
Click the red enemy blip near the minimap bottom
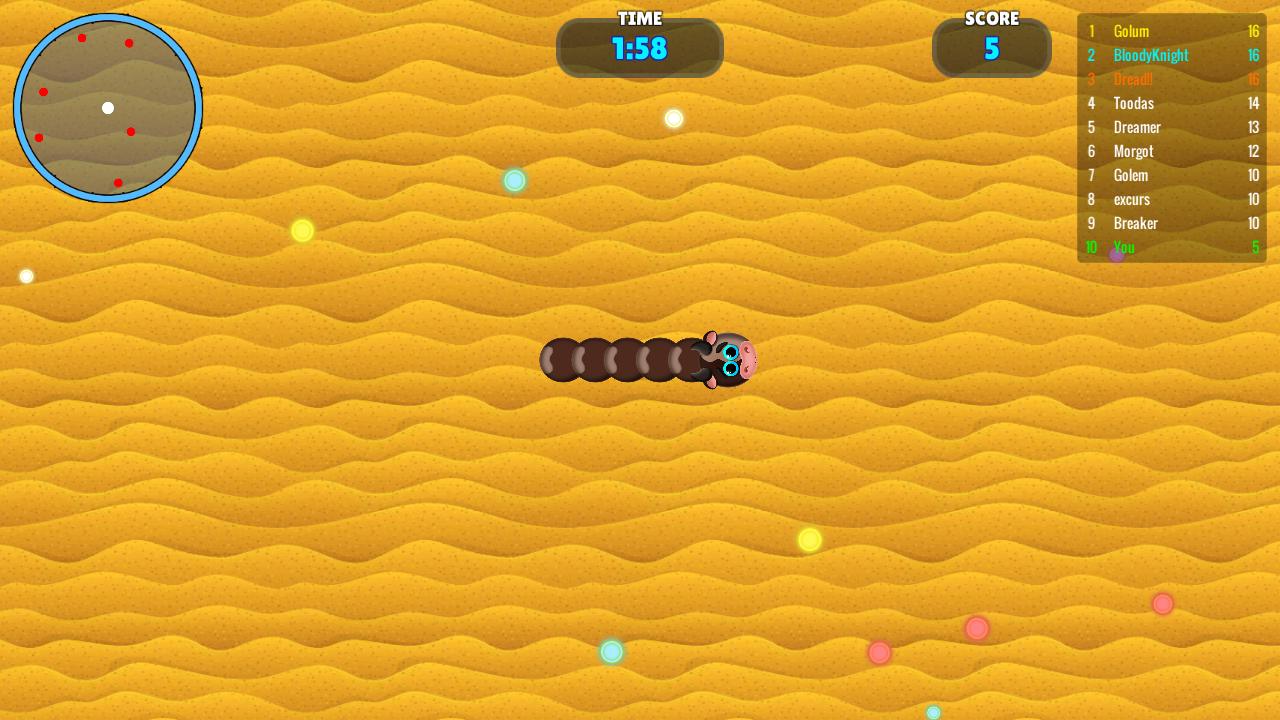click(118, 183)
